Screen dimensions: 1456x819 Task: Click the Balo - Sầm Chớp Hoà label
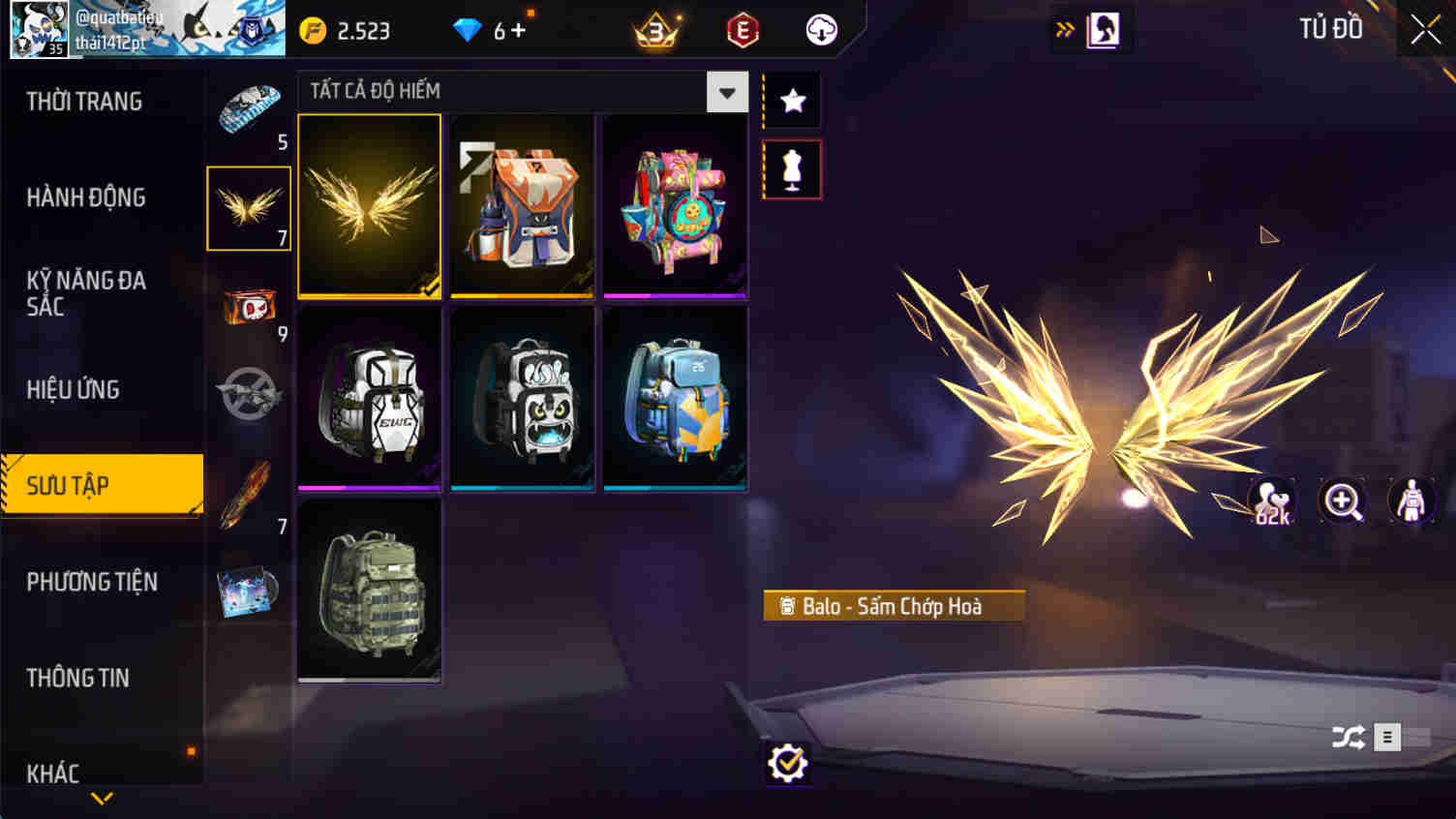click(x=893, y=606)
